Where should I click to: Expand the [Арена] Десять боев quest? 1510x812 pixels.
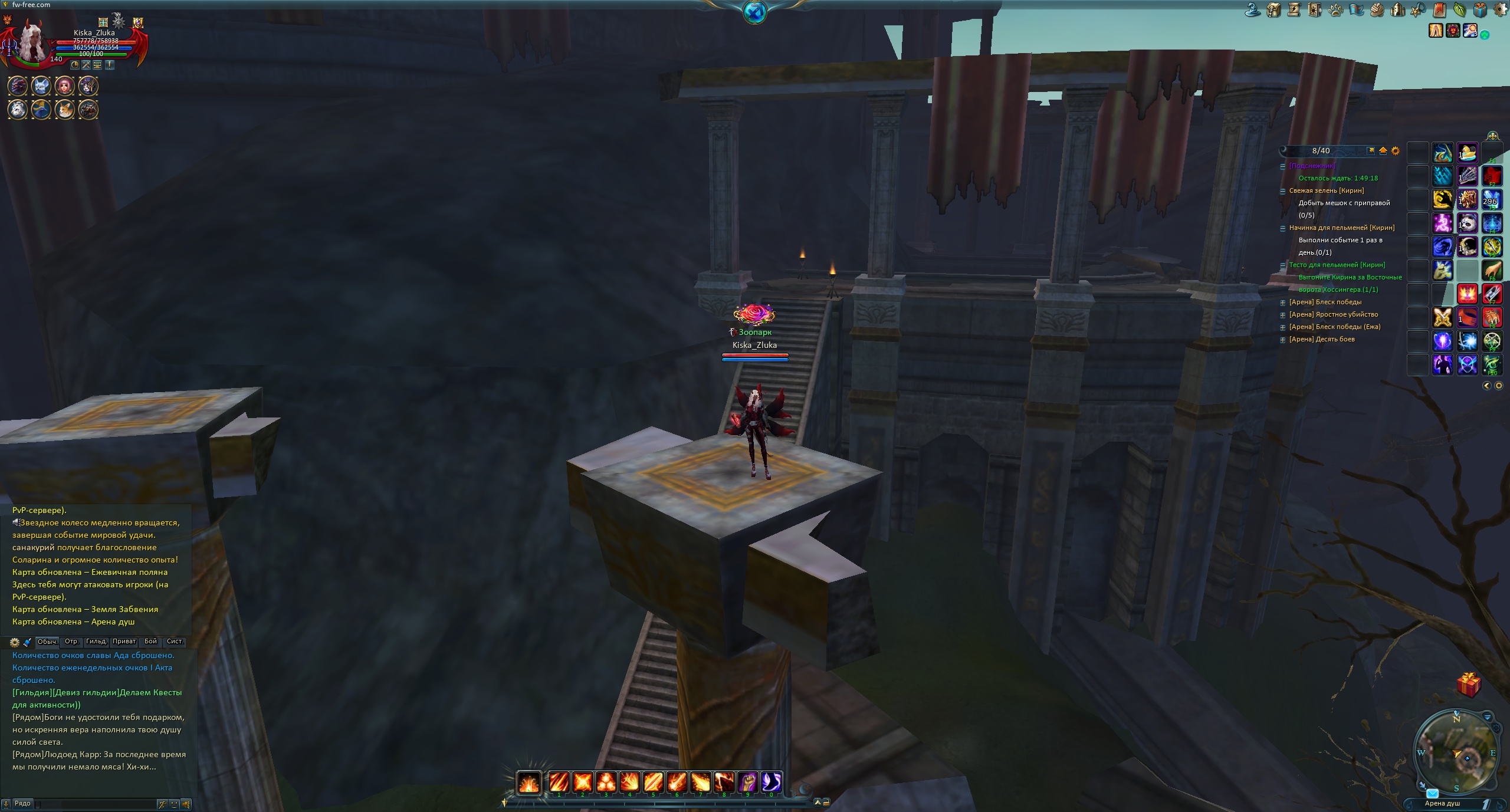tap(1282, 340)
